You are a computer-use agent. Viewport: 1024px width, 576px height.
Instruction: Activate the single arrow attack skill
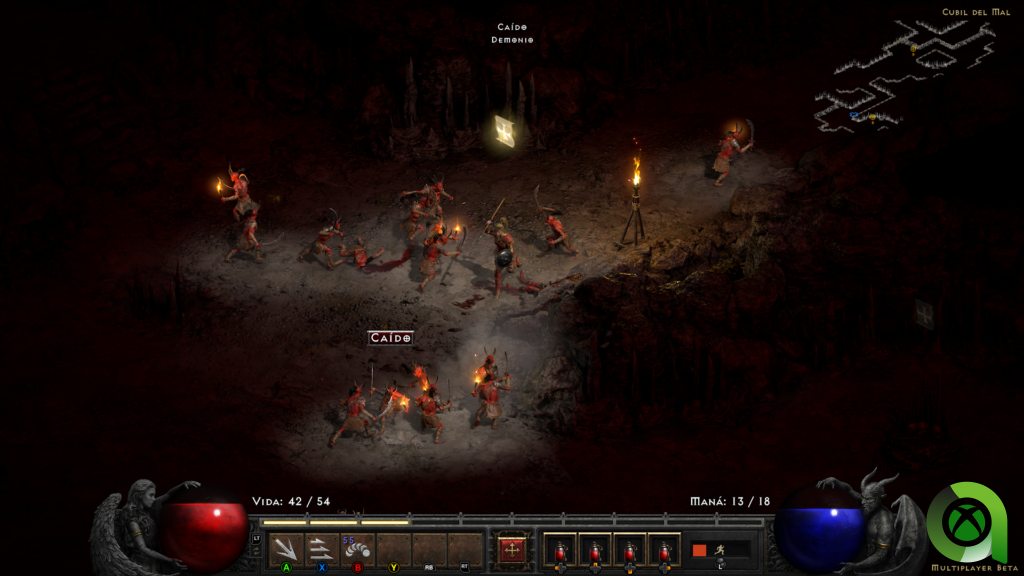(286, 549)
